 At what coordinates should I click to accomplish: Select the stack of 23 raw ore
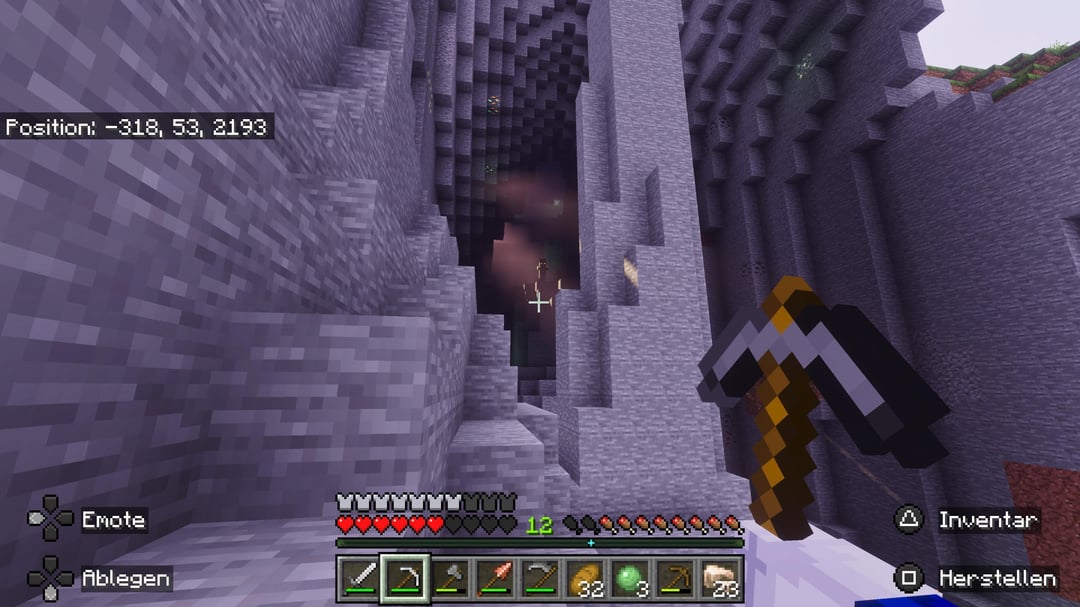point(721,578)
